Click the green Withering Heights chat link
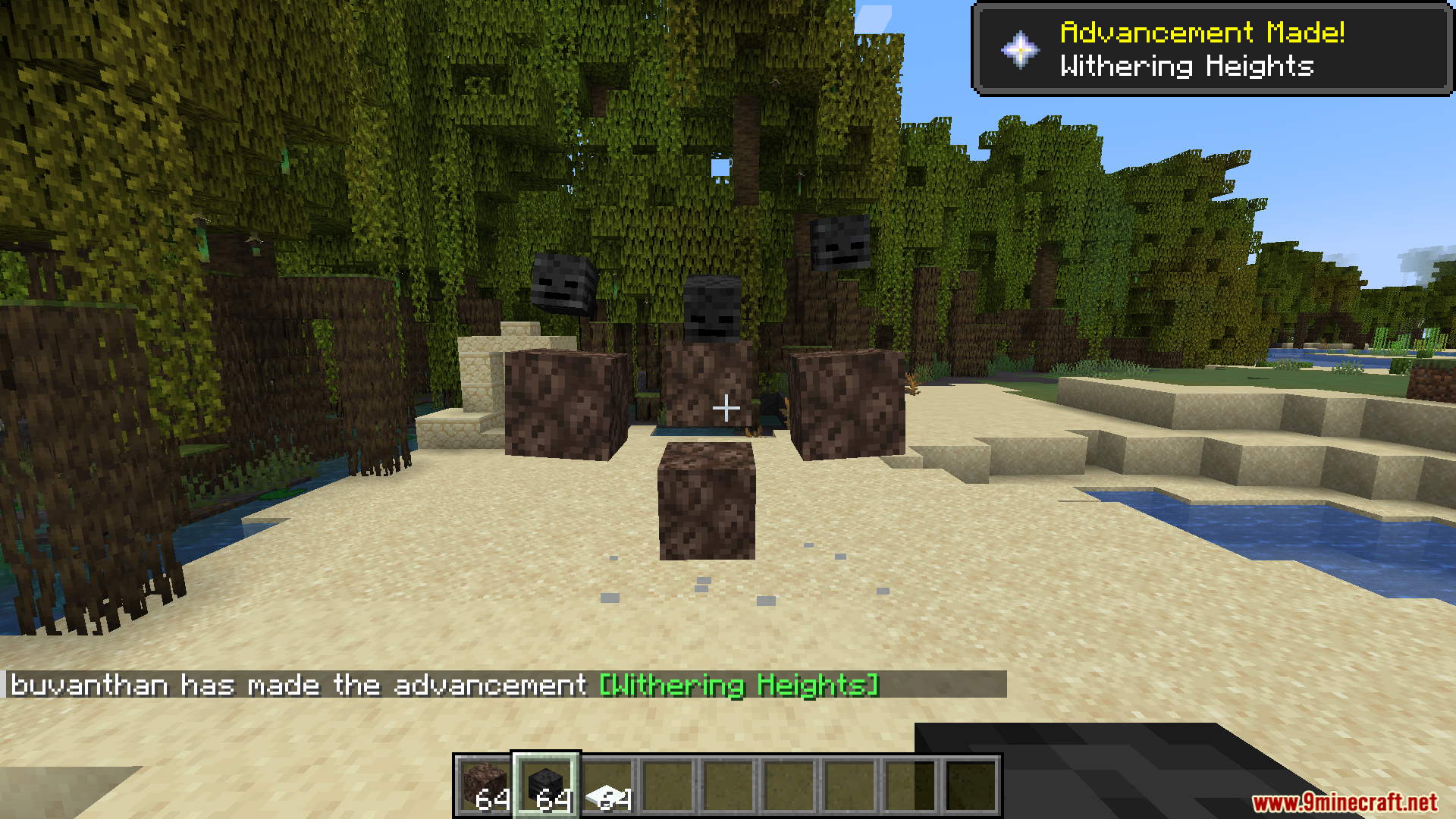Screen dimensions: 1456x819 (739, 685)
